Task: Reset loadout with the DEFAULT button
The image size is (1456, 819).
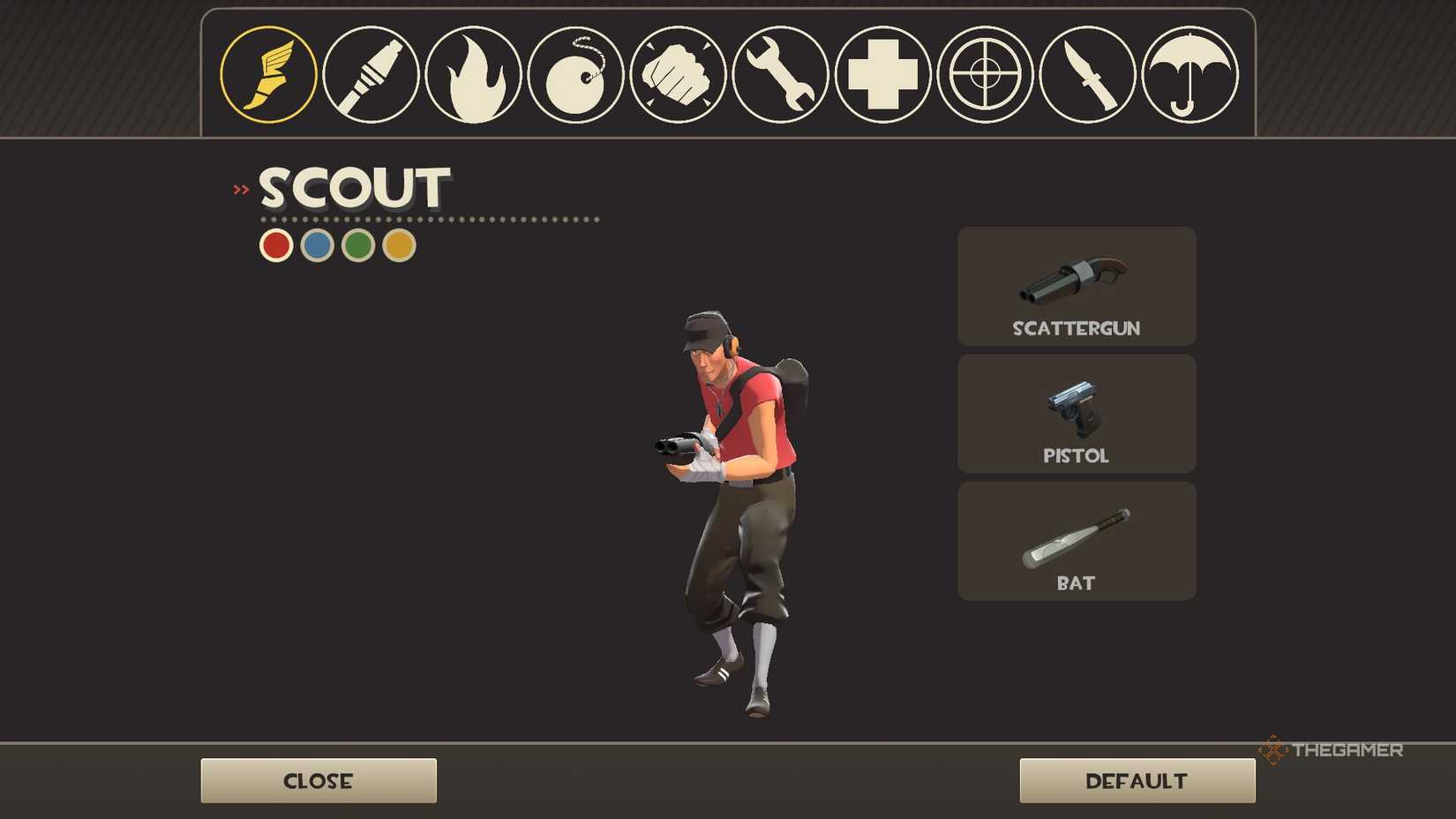Action: (x=1137, y=780)
